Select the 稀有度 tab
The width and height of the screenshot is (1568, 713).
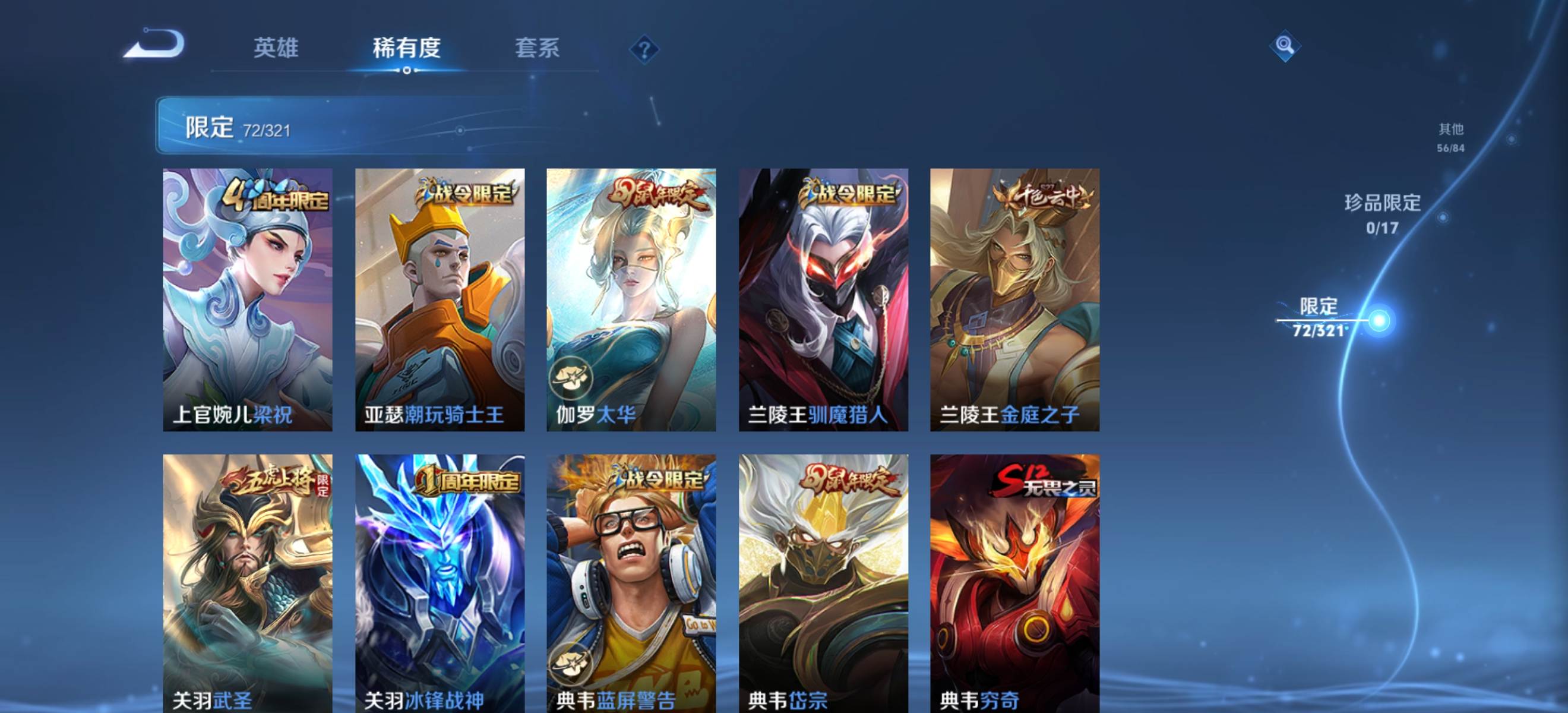coord(406,48)
